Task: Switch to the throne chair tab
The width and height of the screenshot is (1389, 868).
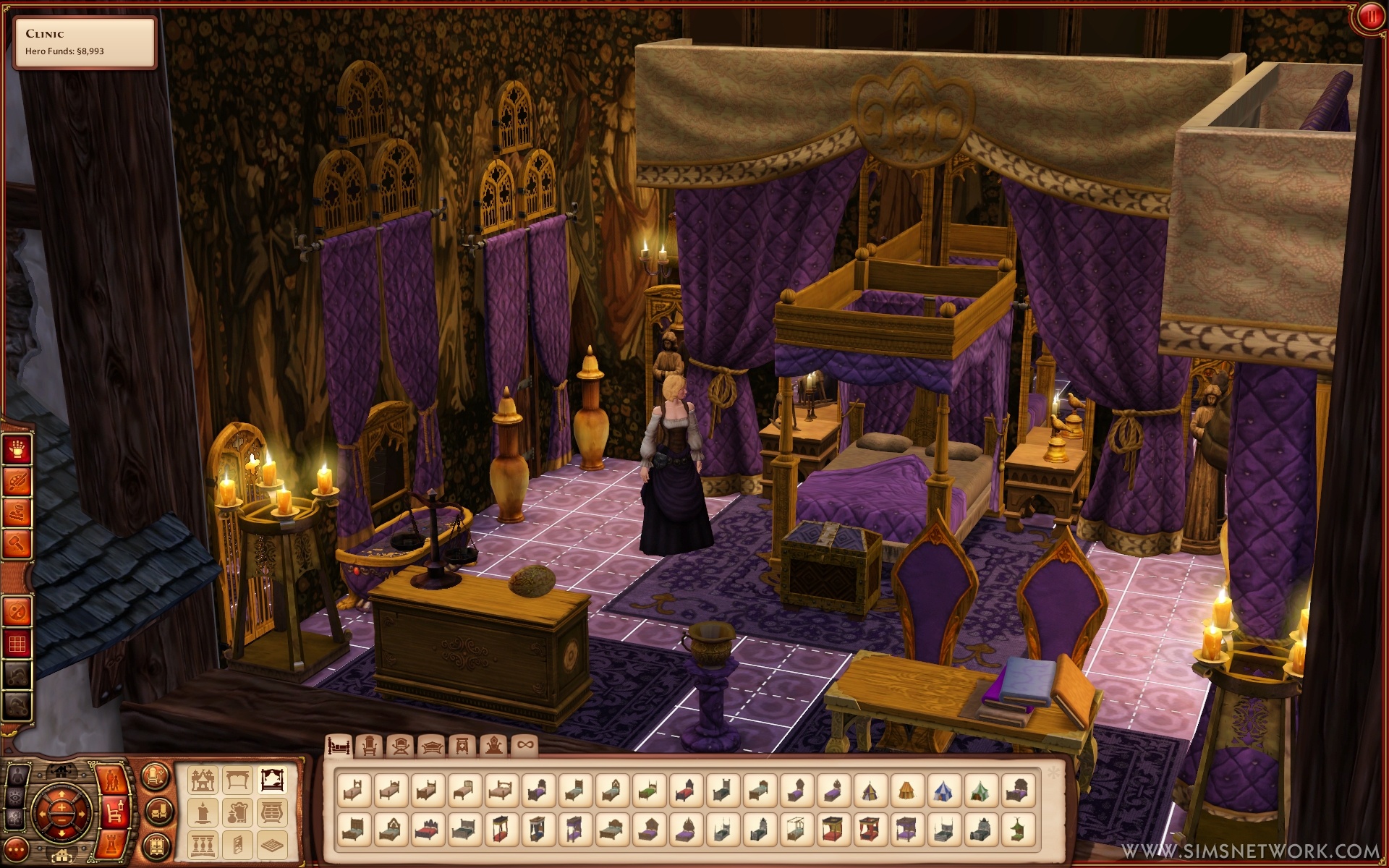Action: pos(494,746)
